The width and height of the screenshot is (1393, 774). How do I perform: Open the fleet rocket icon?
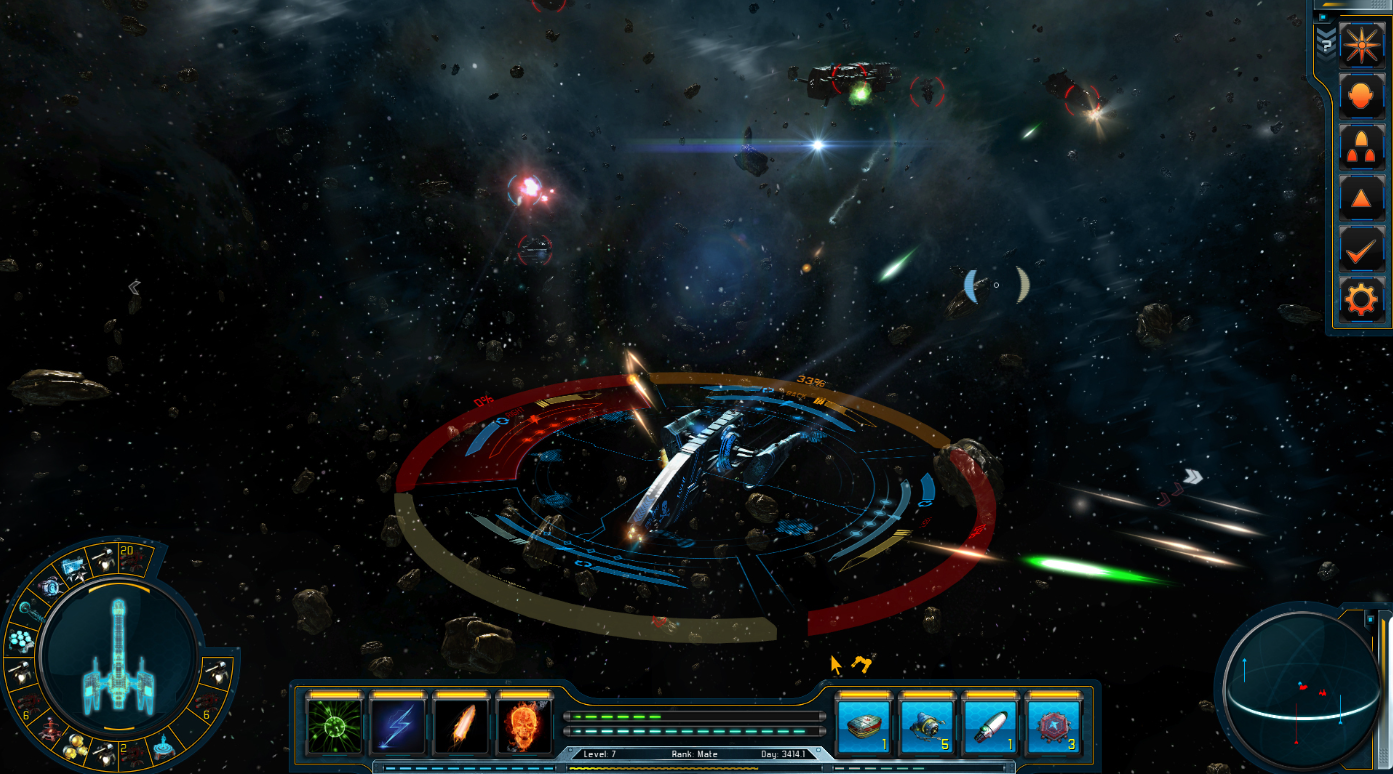(1360, 146)
